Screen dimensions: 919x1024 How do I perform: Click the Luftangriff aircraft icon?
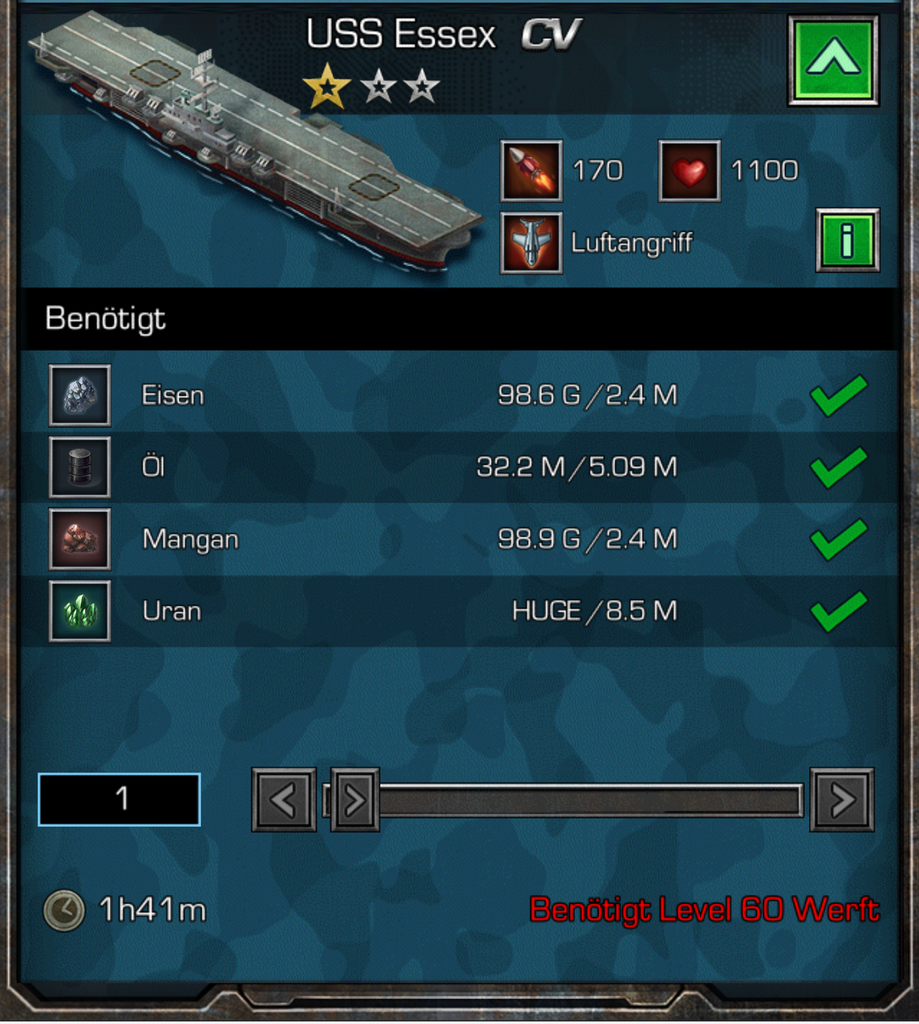tap(531, 242)
